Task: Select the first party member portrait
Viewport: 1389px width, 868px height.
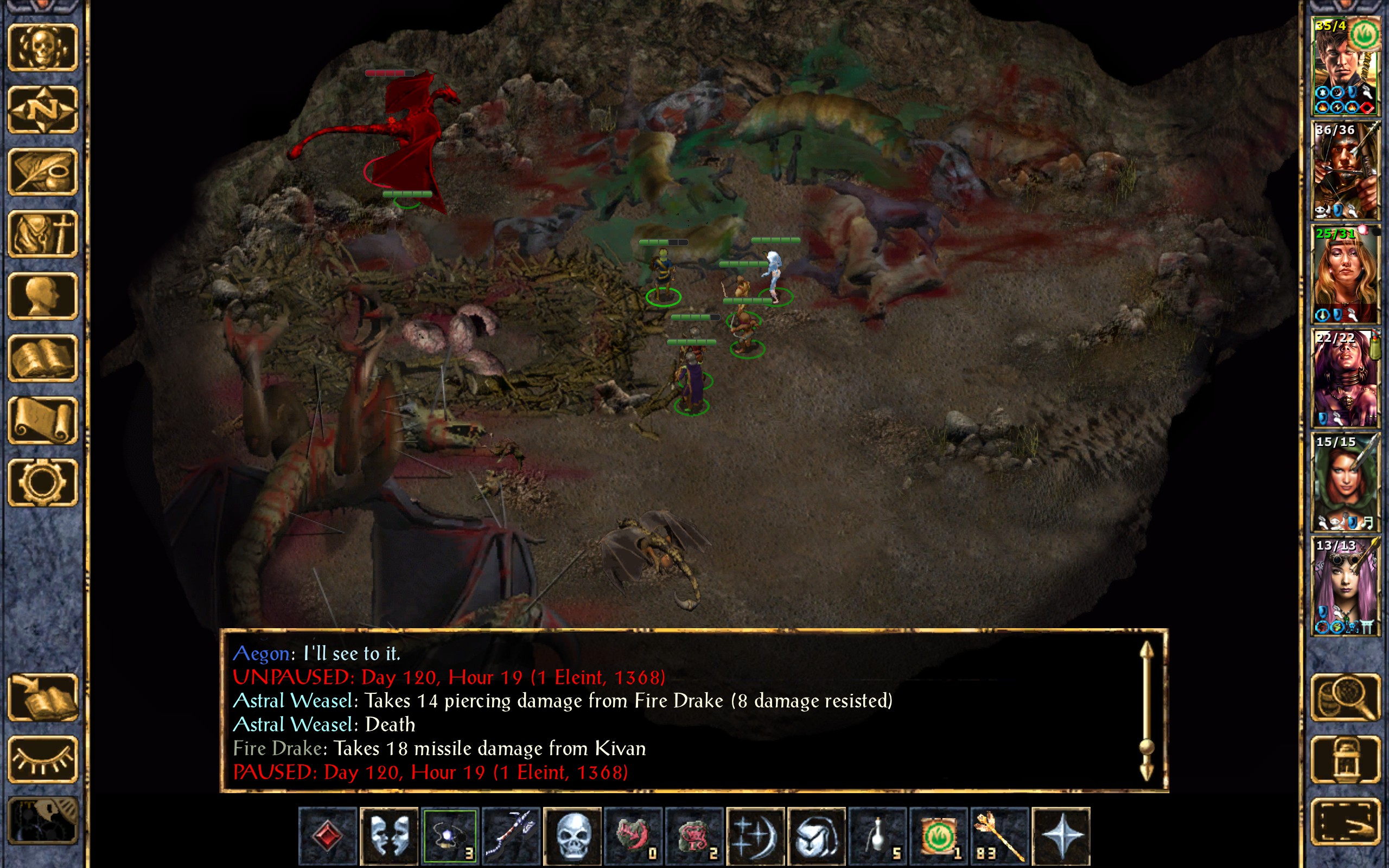Action: 1345,66
